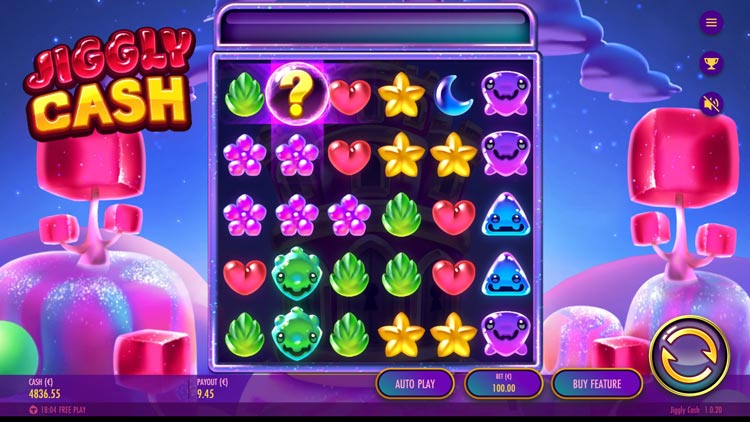Start Auto Play
The image size is (750, 422).
click(415, 383)
